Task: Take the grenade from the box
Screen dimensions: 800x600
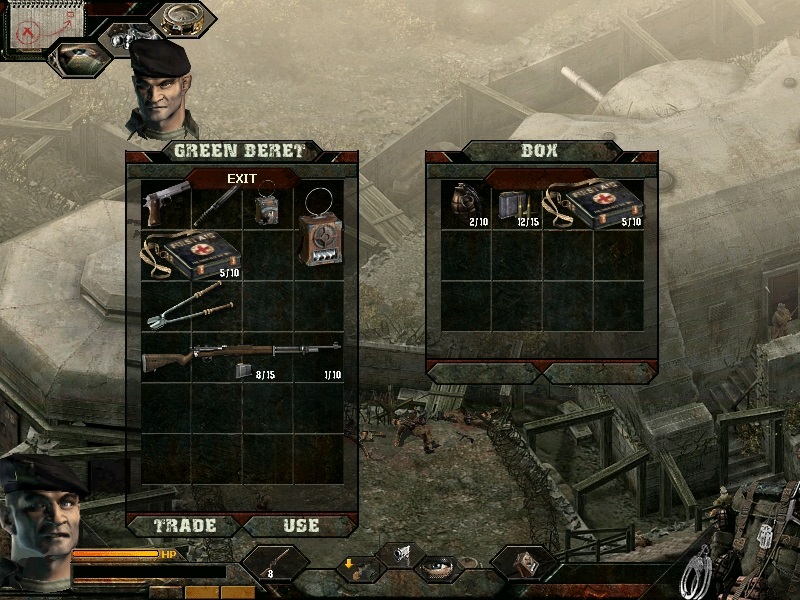Action: [x=463, y=203]
